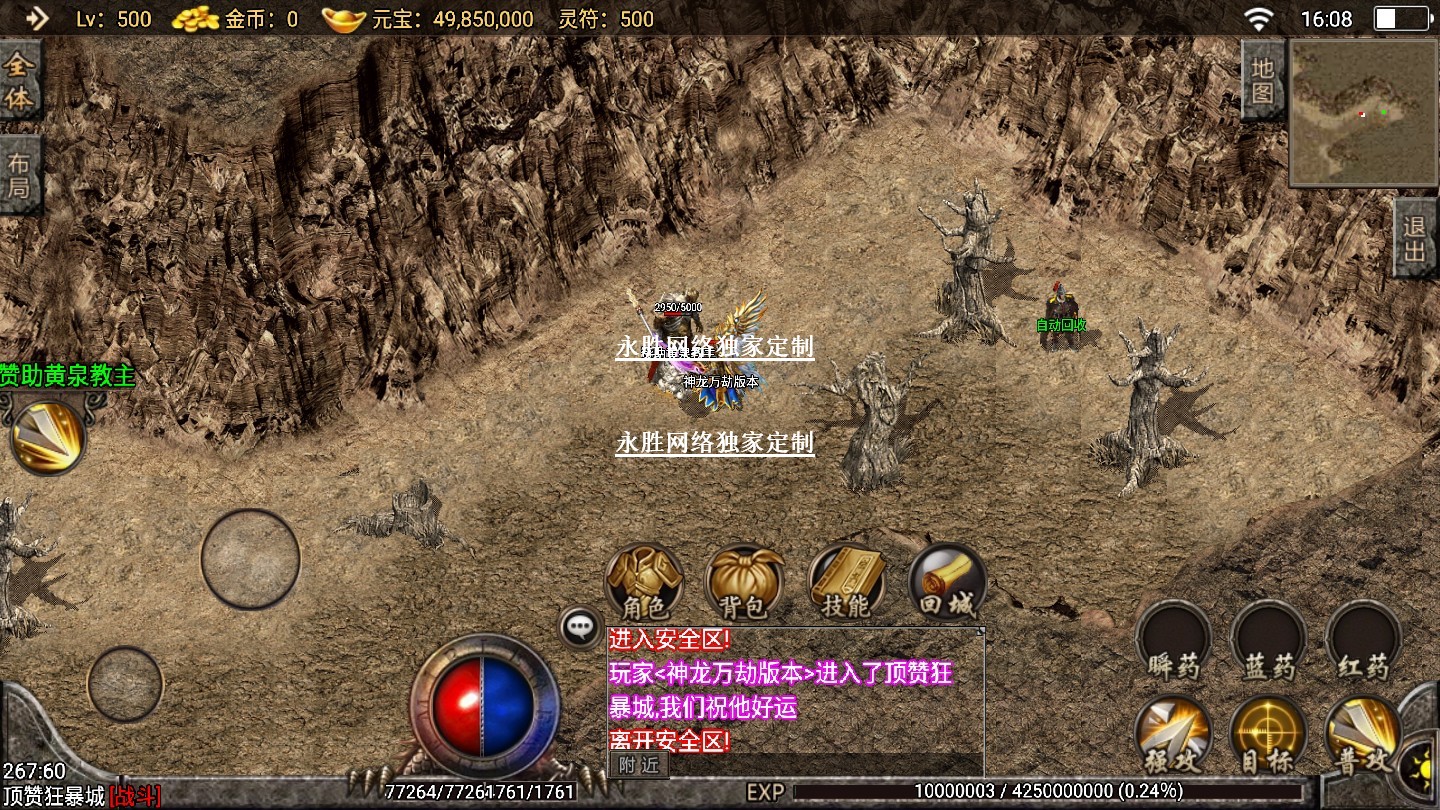The width and height of the screenshot is (1440, 810).
Task: Open chat with the speech bubble icon
Action: pyautogui.click(x=581, y=627)
